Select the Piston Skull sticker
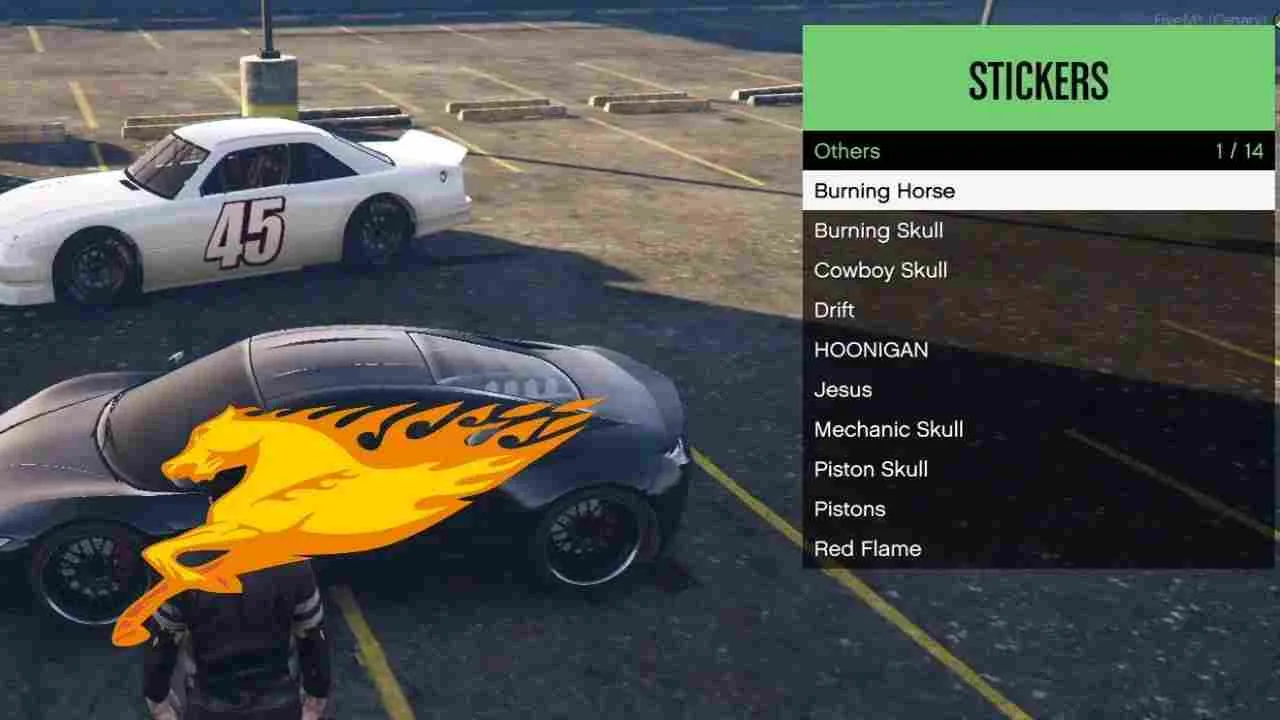The width and height of the screenshot is (1280, 720). pyautogui.click(x=871, y=469)
